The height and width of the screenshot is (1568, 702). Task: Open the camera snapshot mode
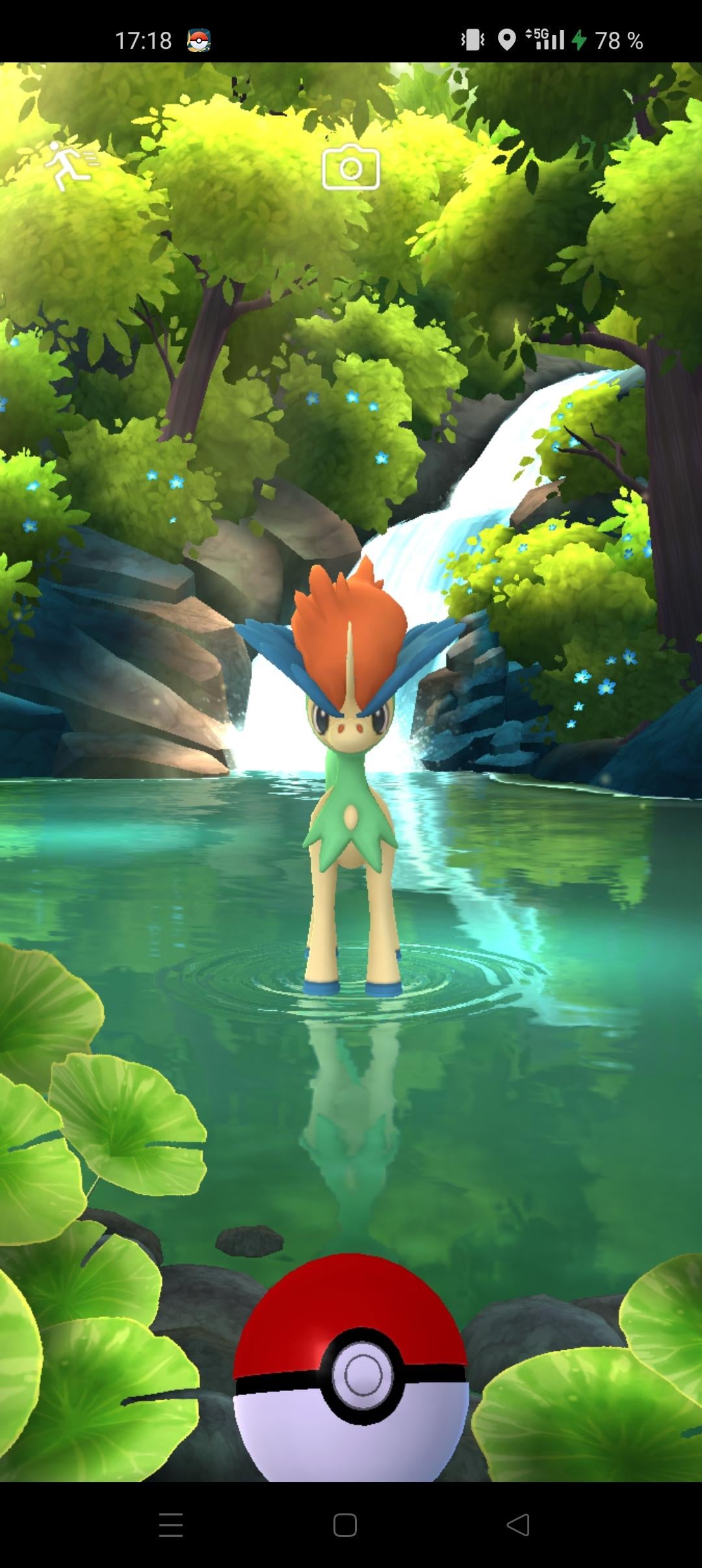point(351,167)
